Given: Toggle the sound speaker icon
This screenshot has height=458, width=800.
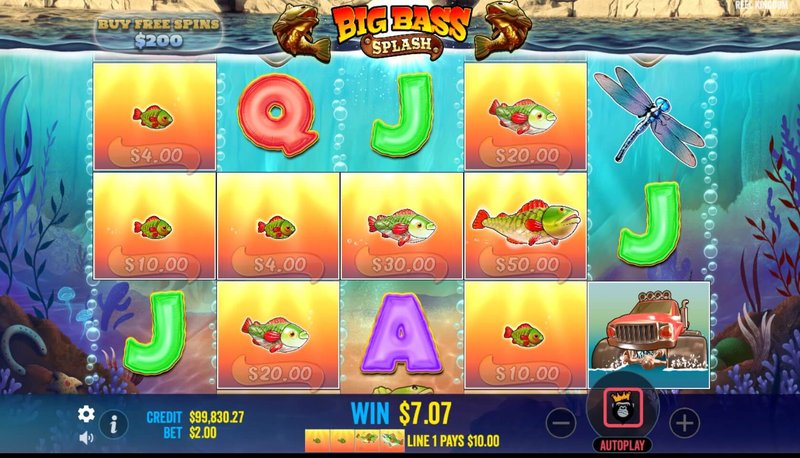Looking at the screenshot, I should [x=87, y=437].
